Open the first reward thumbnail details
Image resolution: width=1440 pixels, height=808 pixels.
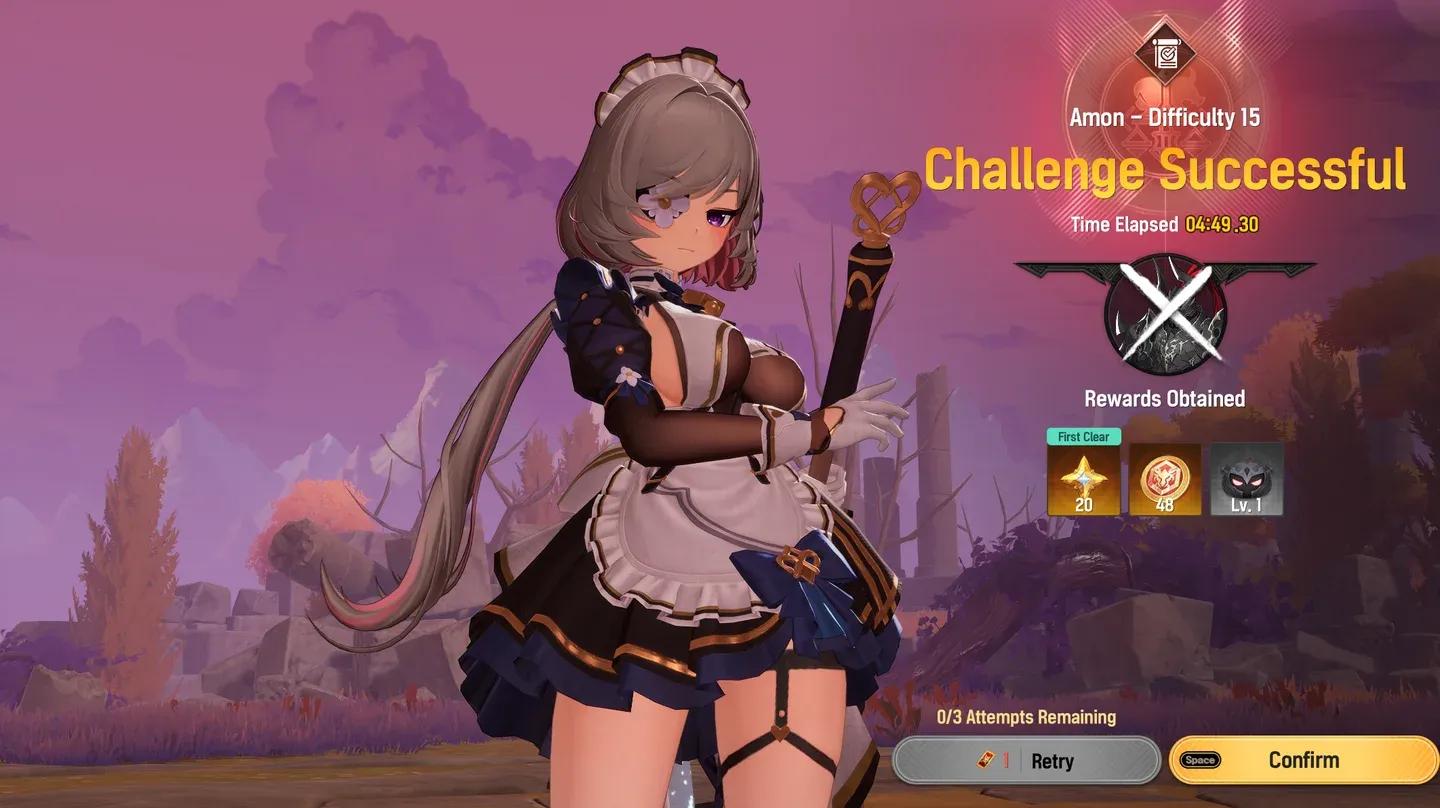click(1084, 481)
